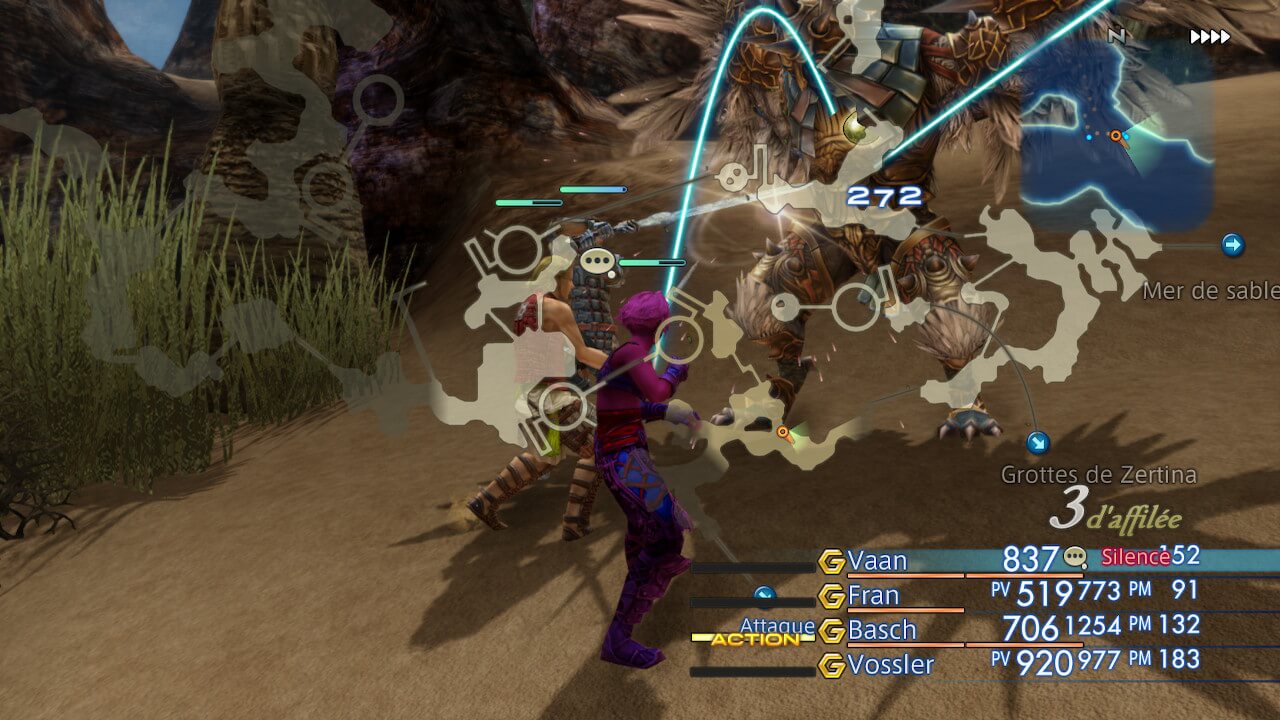Select Basch in the party panel
Image resolution: width=1280 pixels, height=720 pixels.
tap(882, 630)
